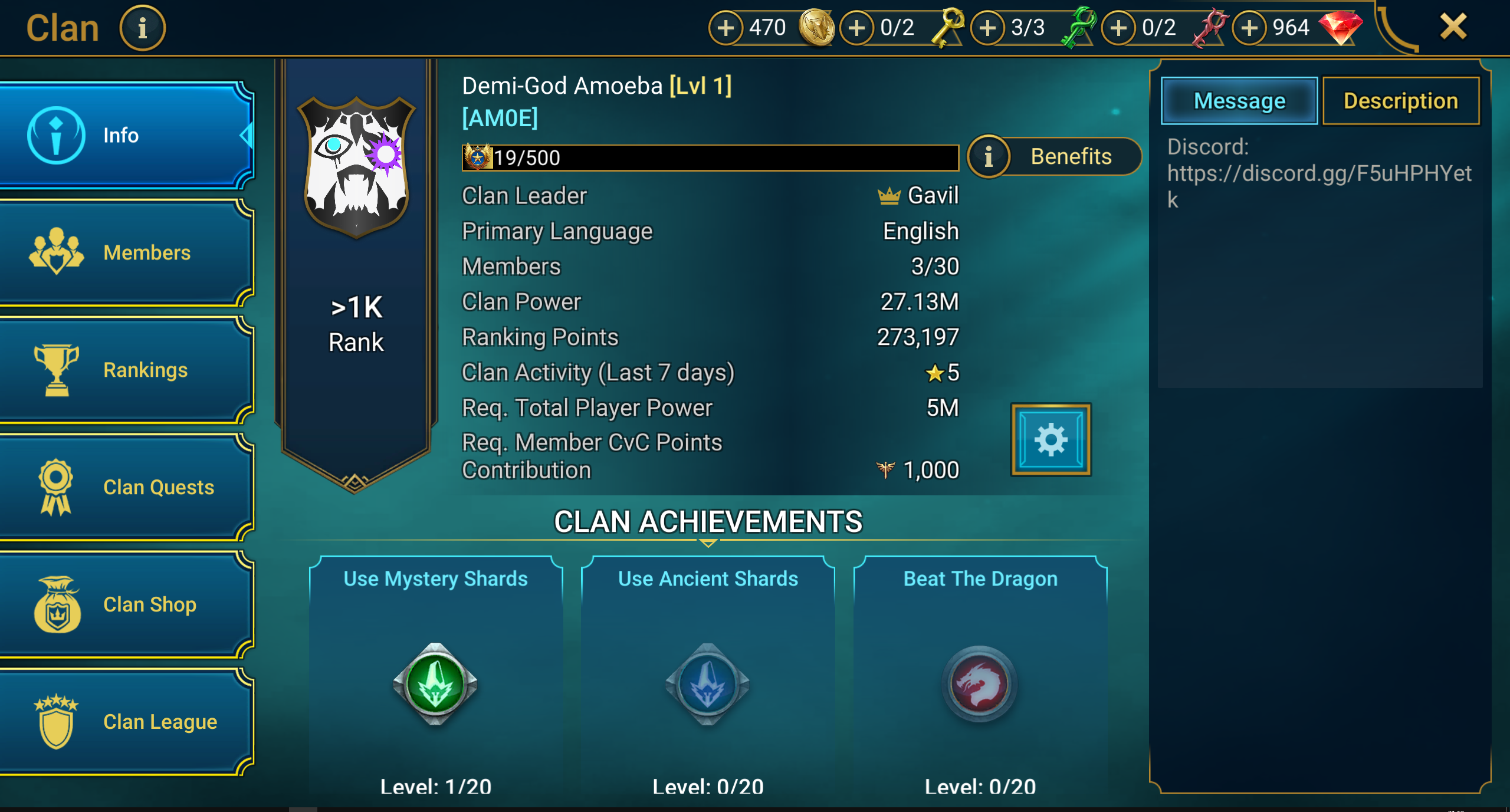Show clan Benefits details
Viewport: 1510px width, 812px height.
tap(1055, 157)
